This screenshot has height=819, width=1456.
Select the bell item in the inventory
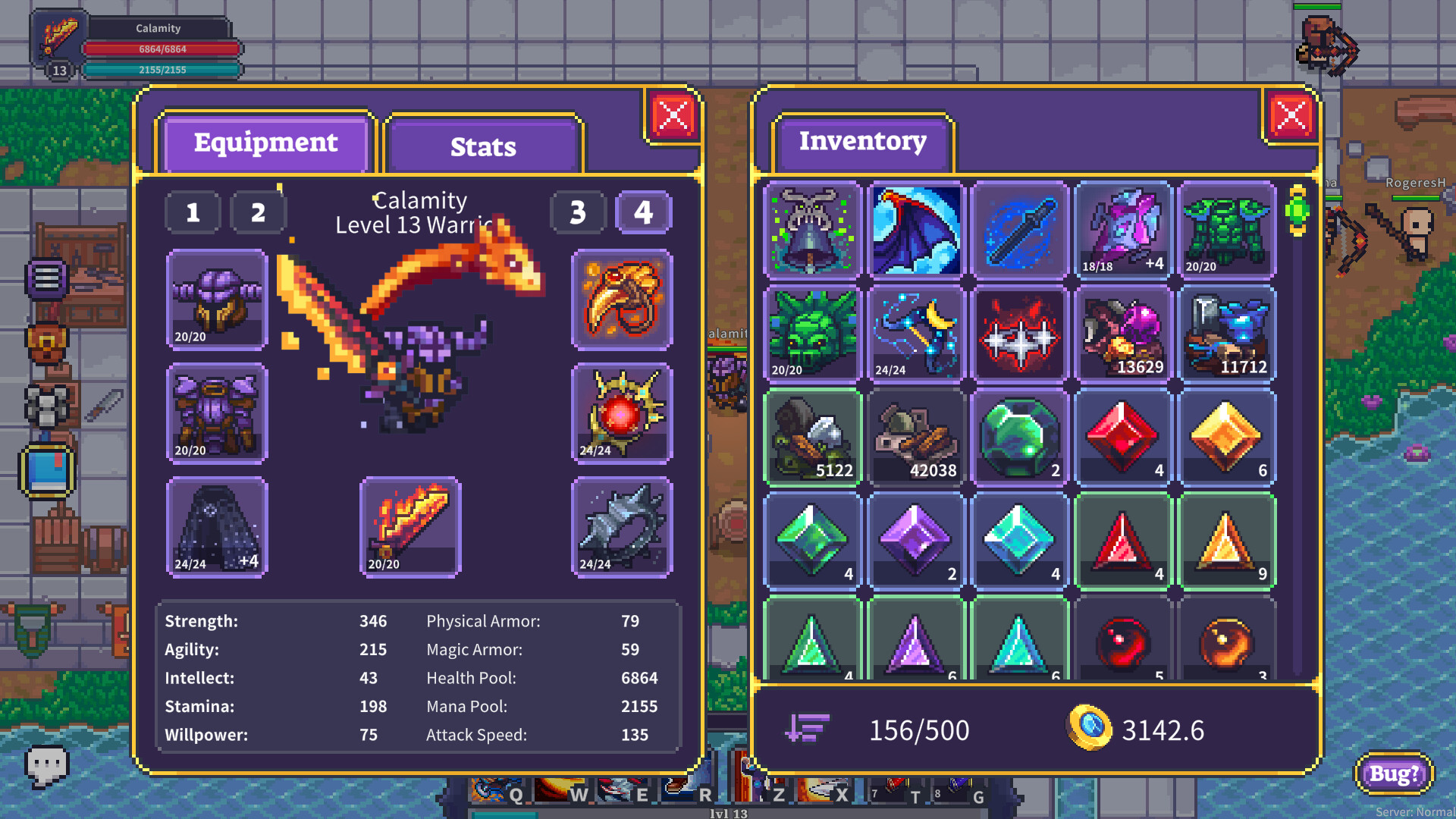click(x=811, y=231)
